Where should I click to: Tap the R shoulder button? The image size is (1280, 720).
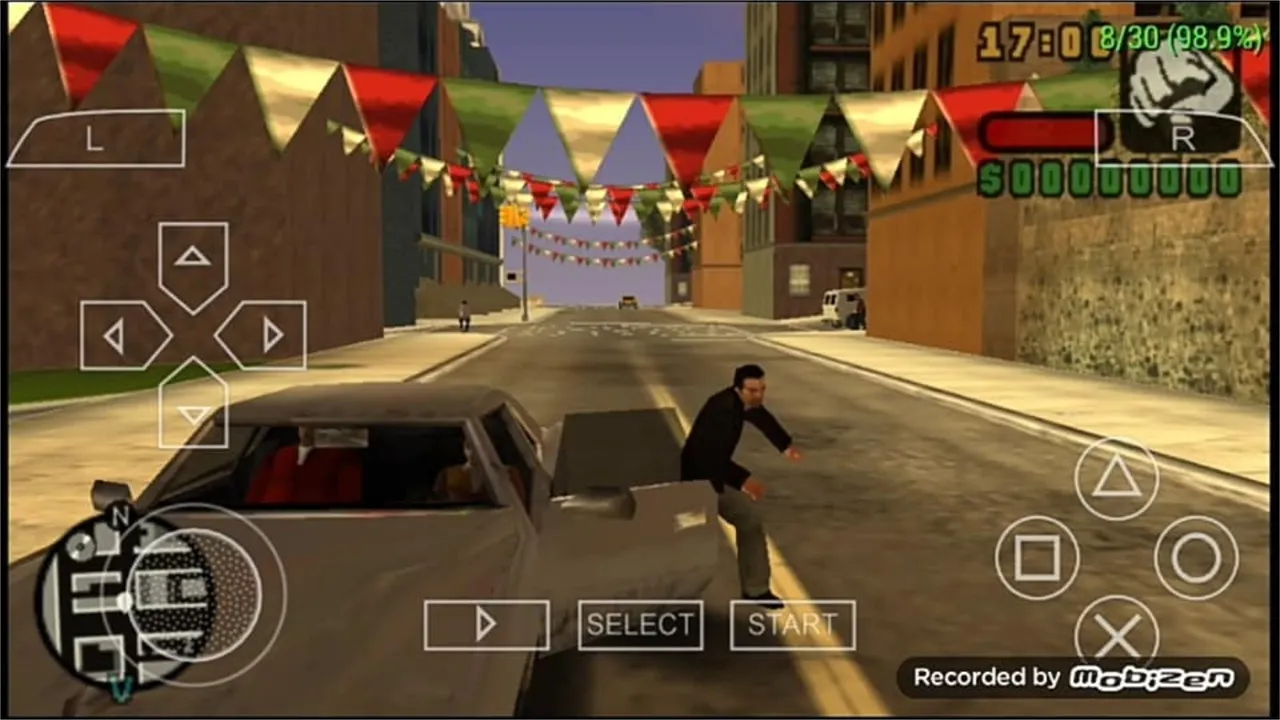click(x=1185, y=140)
